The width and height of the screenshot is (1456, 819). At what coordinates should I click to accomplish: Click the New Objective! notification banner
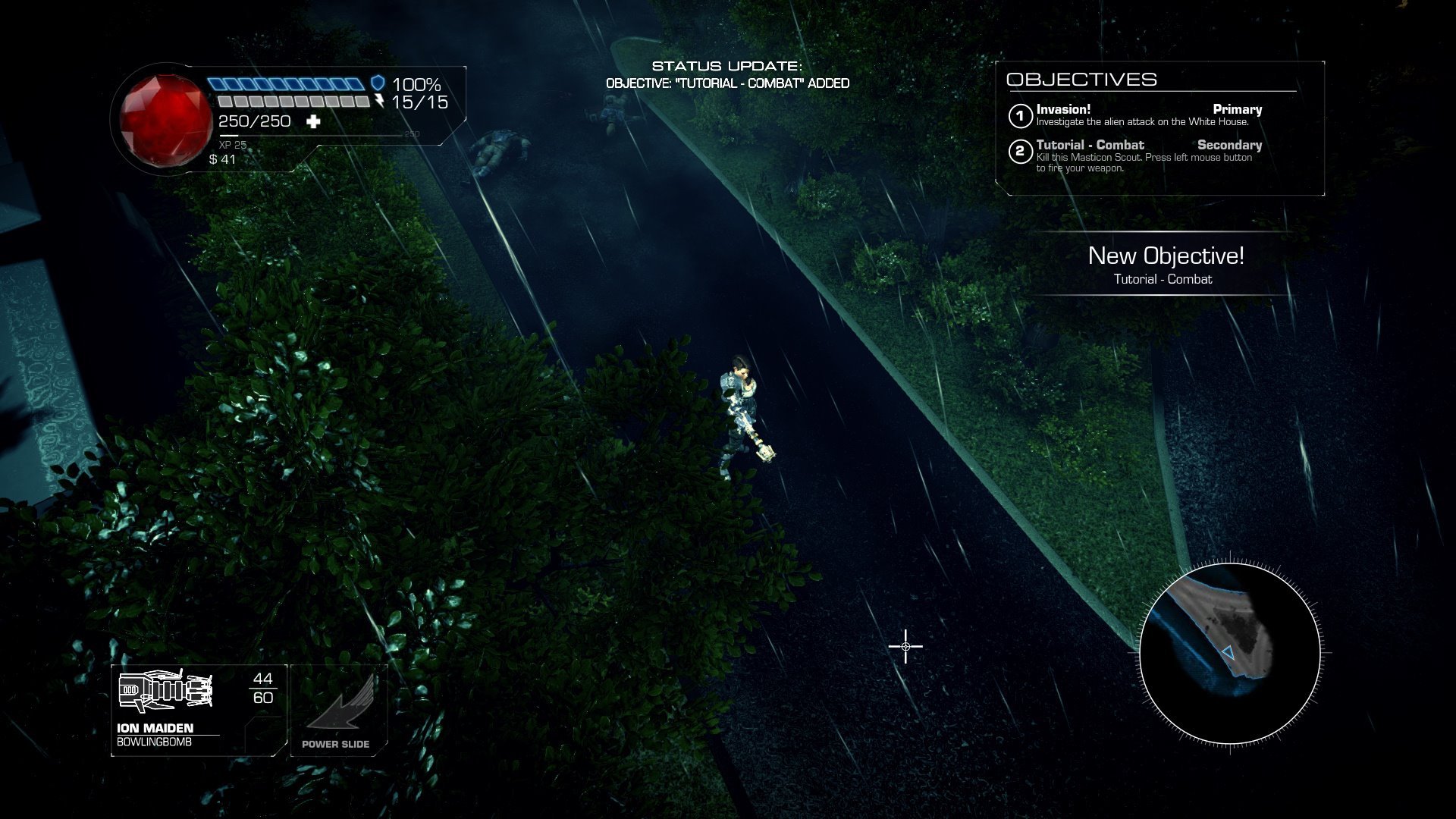[1166, 264]
